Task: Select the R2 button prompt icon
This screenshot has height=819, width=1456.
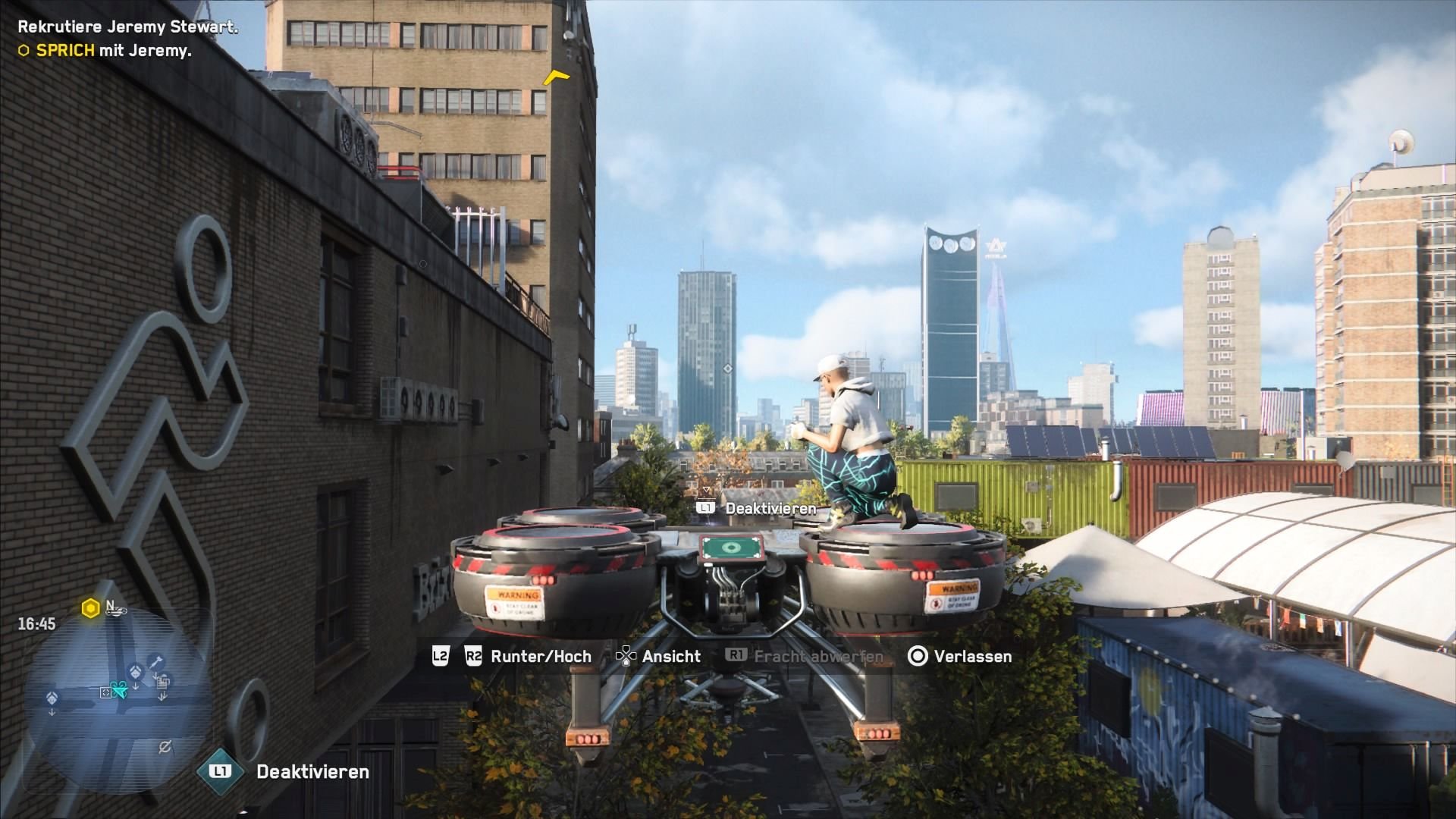Action: pos(472,656)
